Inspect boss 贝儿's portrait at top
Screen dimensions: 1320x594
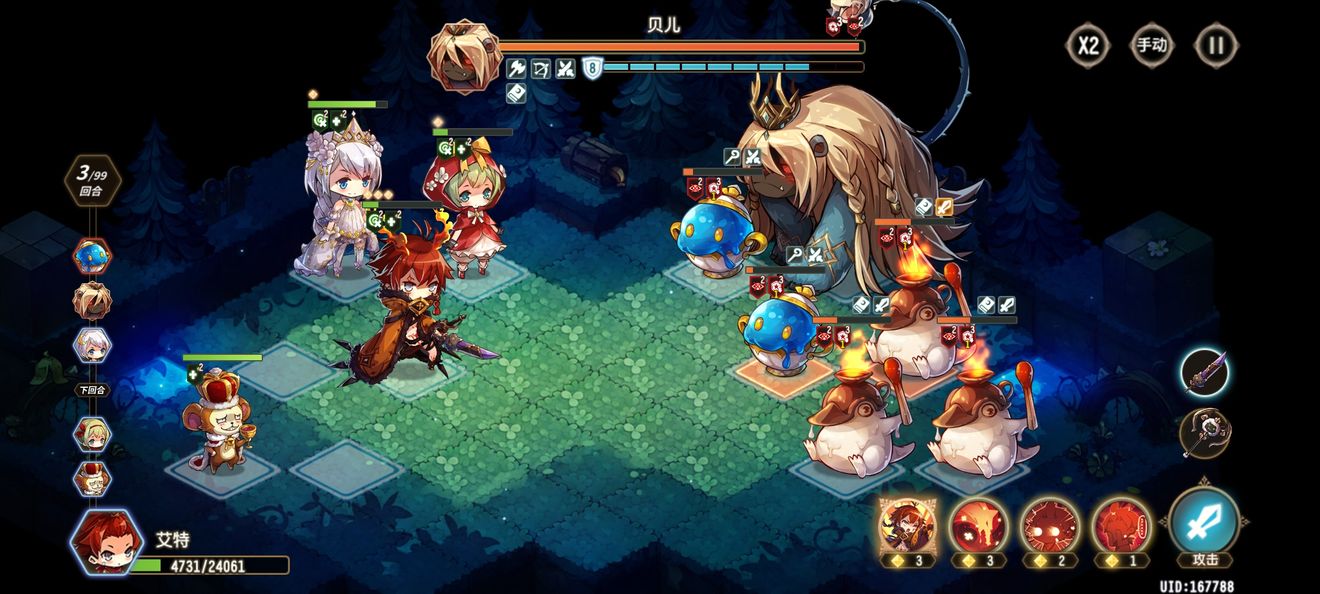465,55
